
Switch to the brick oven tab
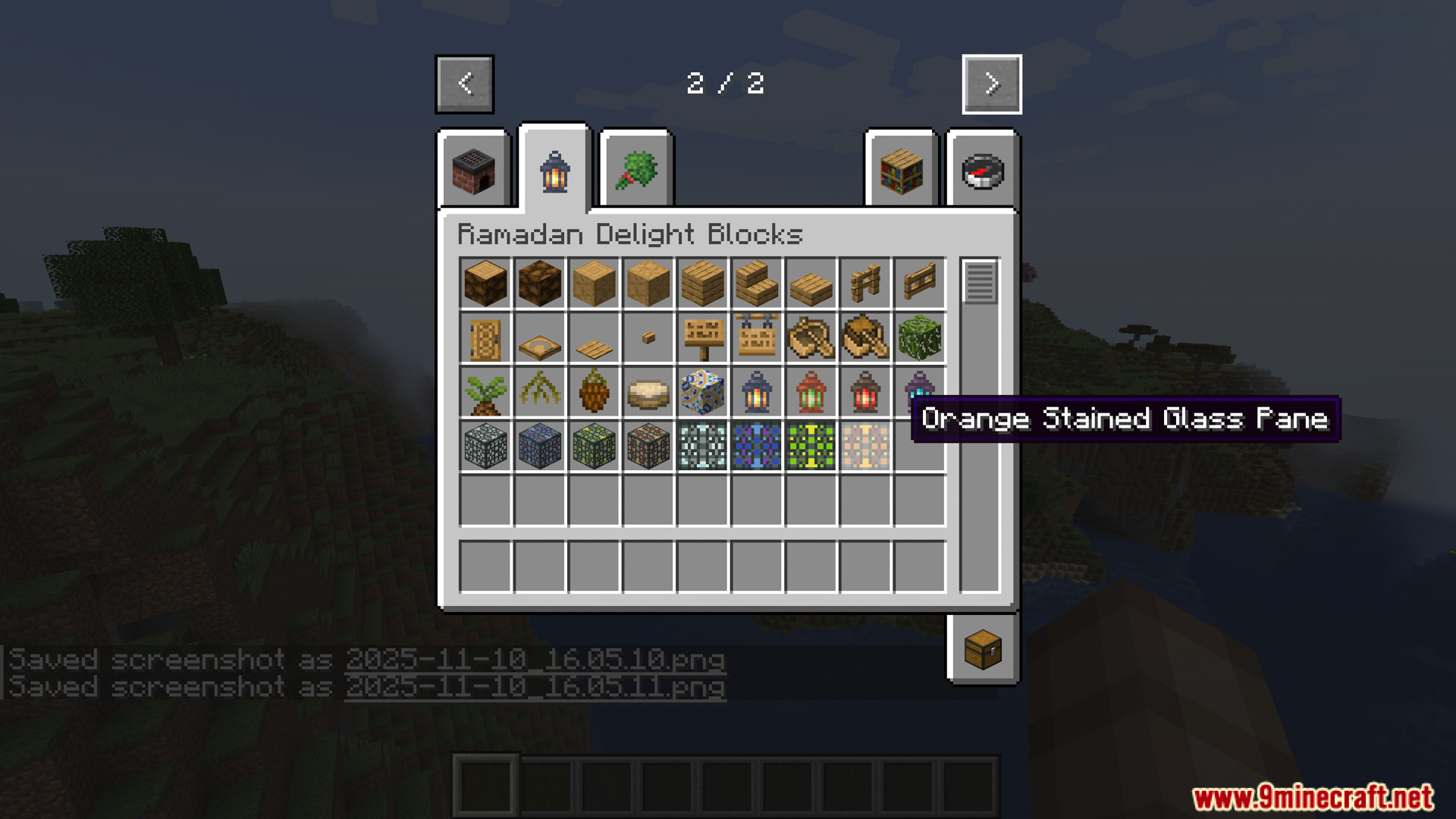pyautogui.click(x=474, y=171)
